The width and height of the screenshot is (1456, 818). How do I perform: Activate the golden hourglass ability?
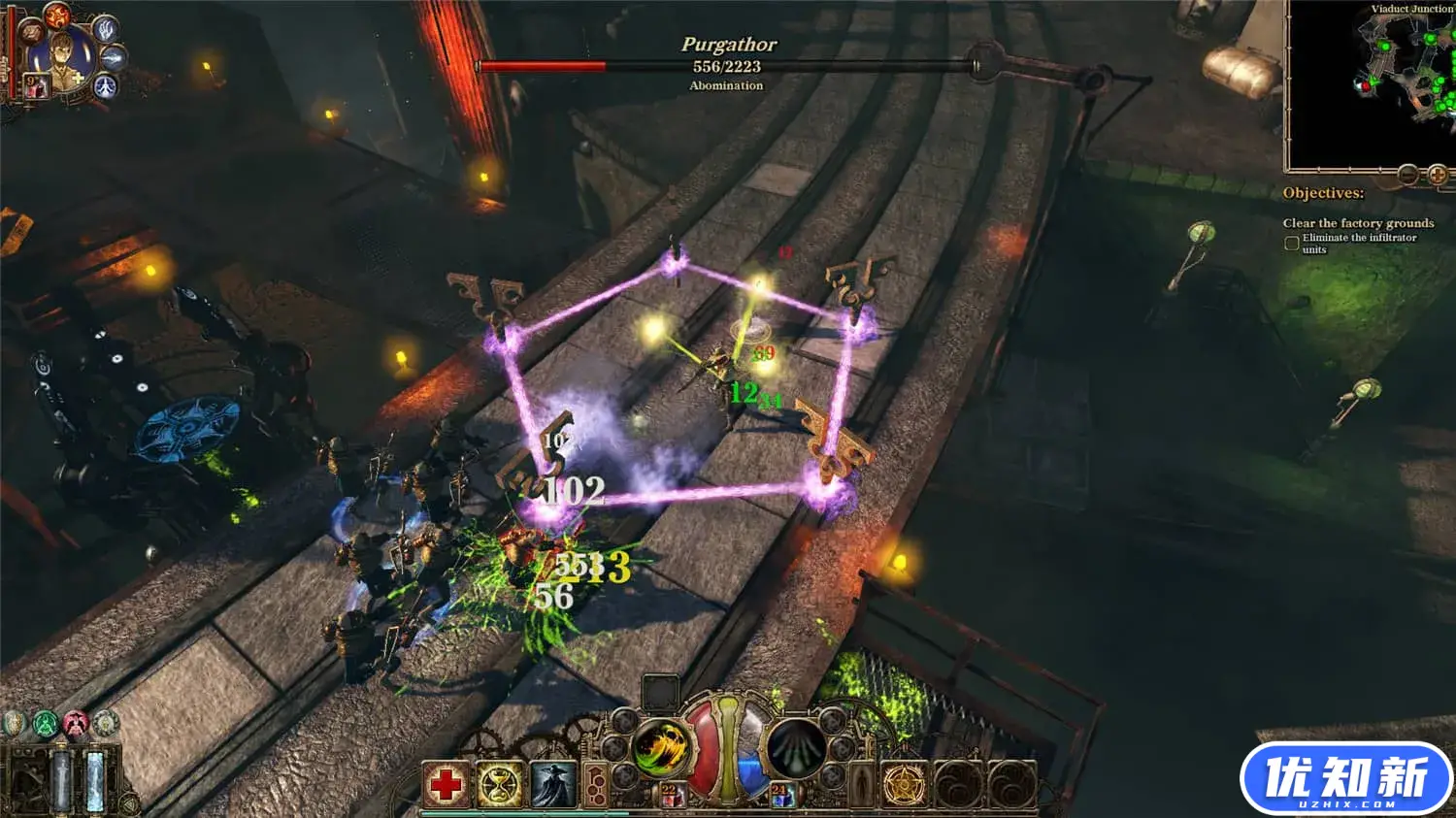coord(499,783)
